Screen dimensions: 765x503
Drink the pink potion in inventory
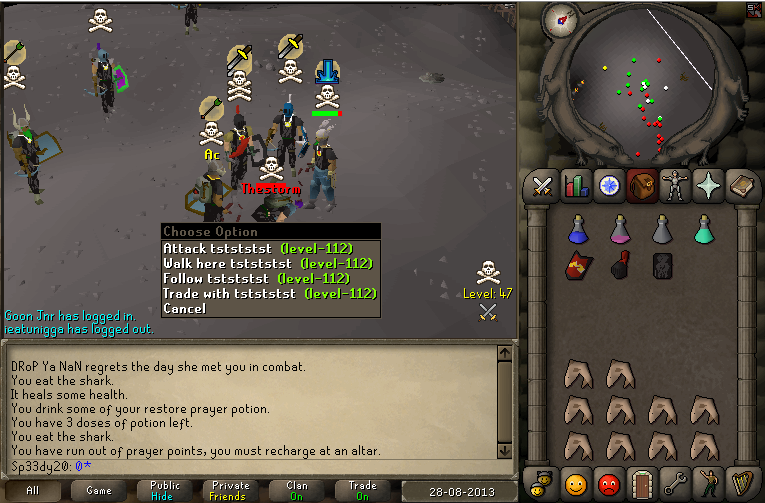click(x=620, y=230)
